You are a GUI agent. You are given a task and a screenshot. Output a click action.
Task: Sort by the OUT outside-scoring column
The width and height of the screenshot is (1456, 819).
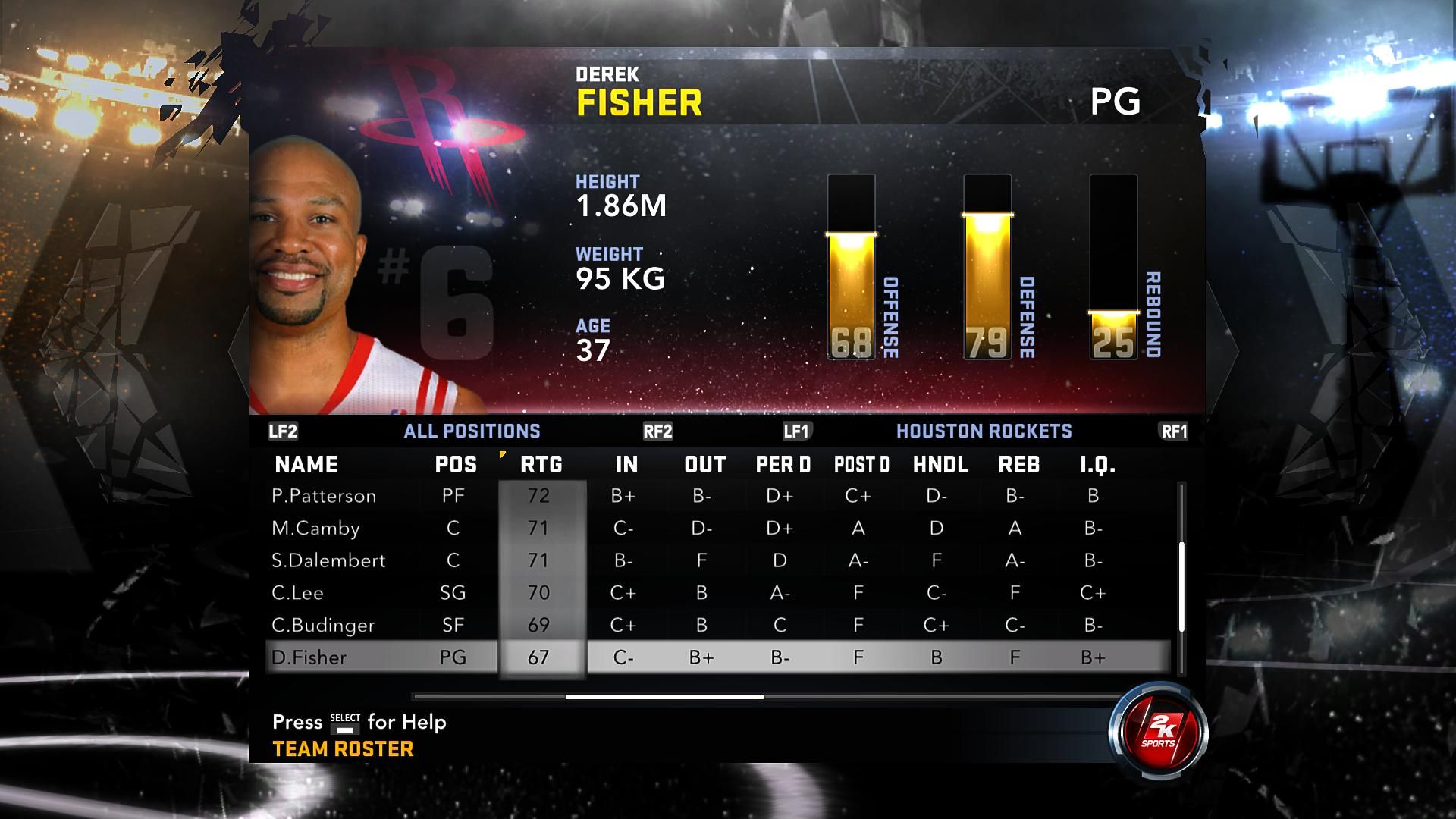tap(704, 465)
